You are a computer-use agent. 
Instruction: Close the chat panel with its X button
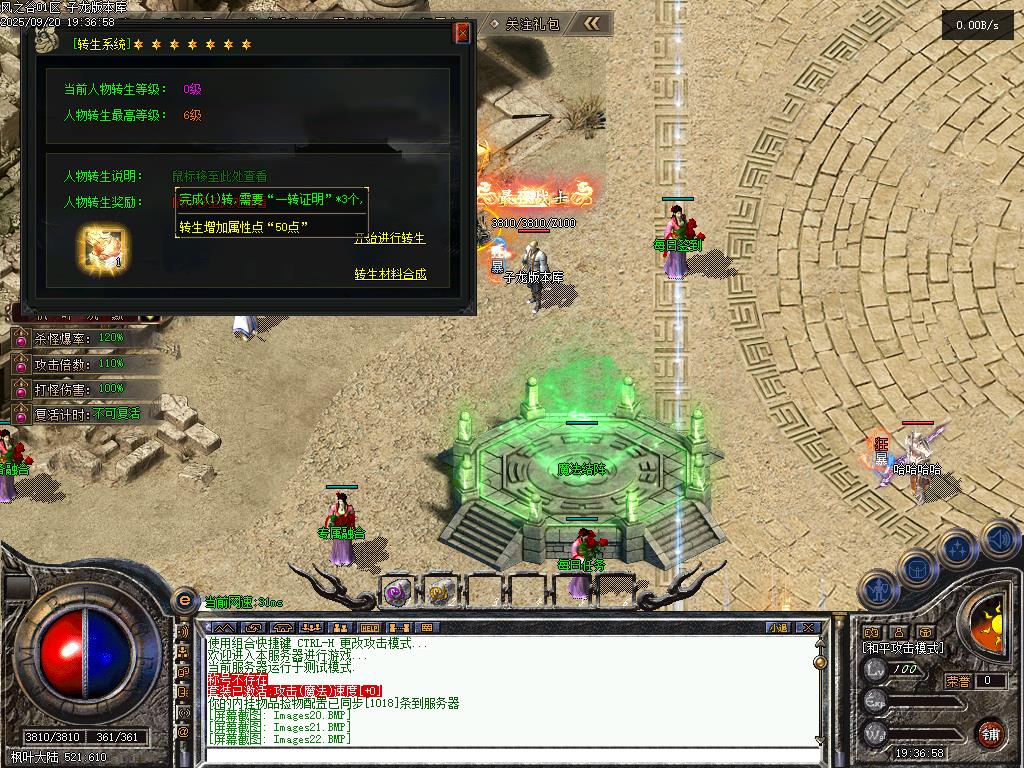coord(808,628)
